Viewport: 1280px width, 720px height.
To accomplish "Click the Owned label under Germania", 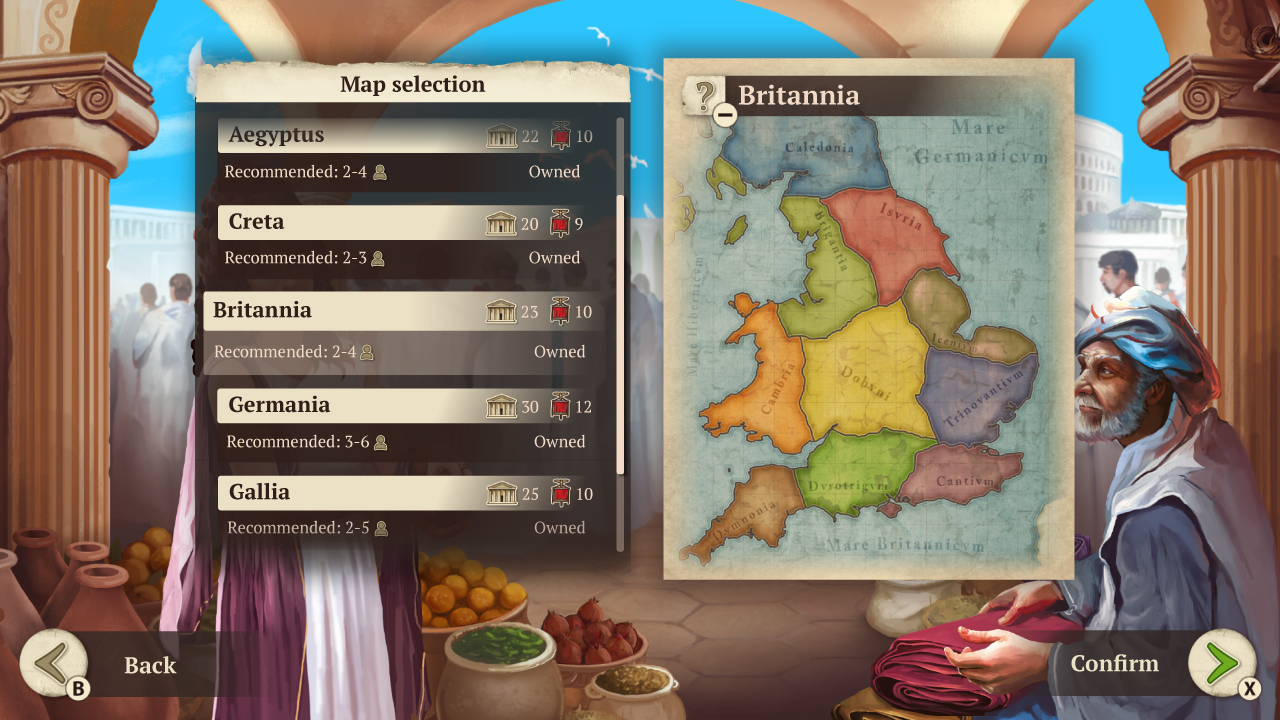I will pos(558,442).
